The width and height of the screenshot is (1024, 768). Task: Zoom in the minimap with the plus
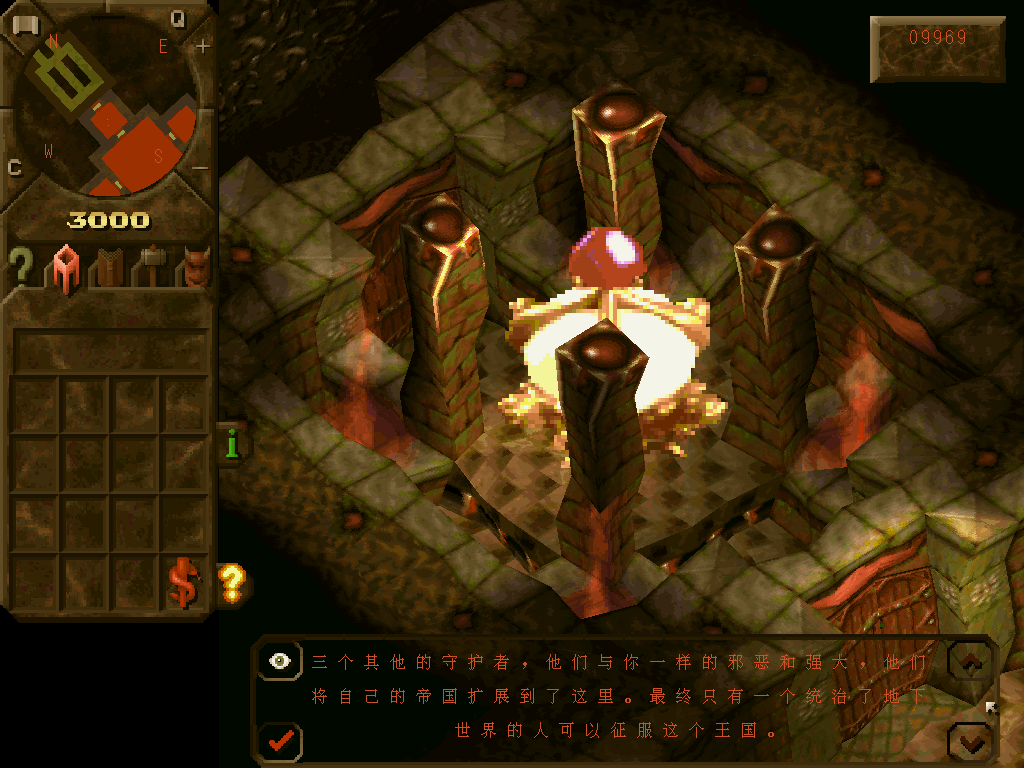(204, 46)
